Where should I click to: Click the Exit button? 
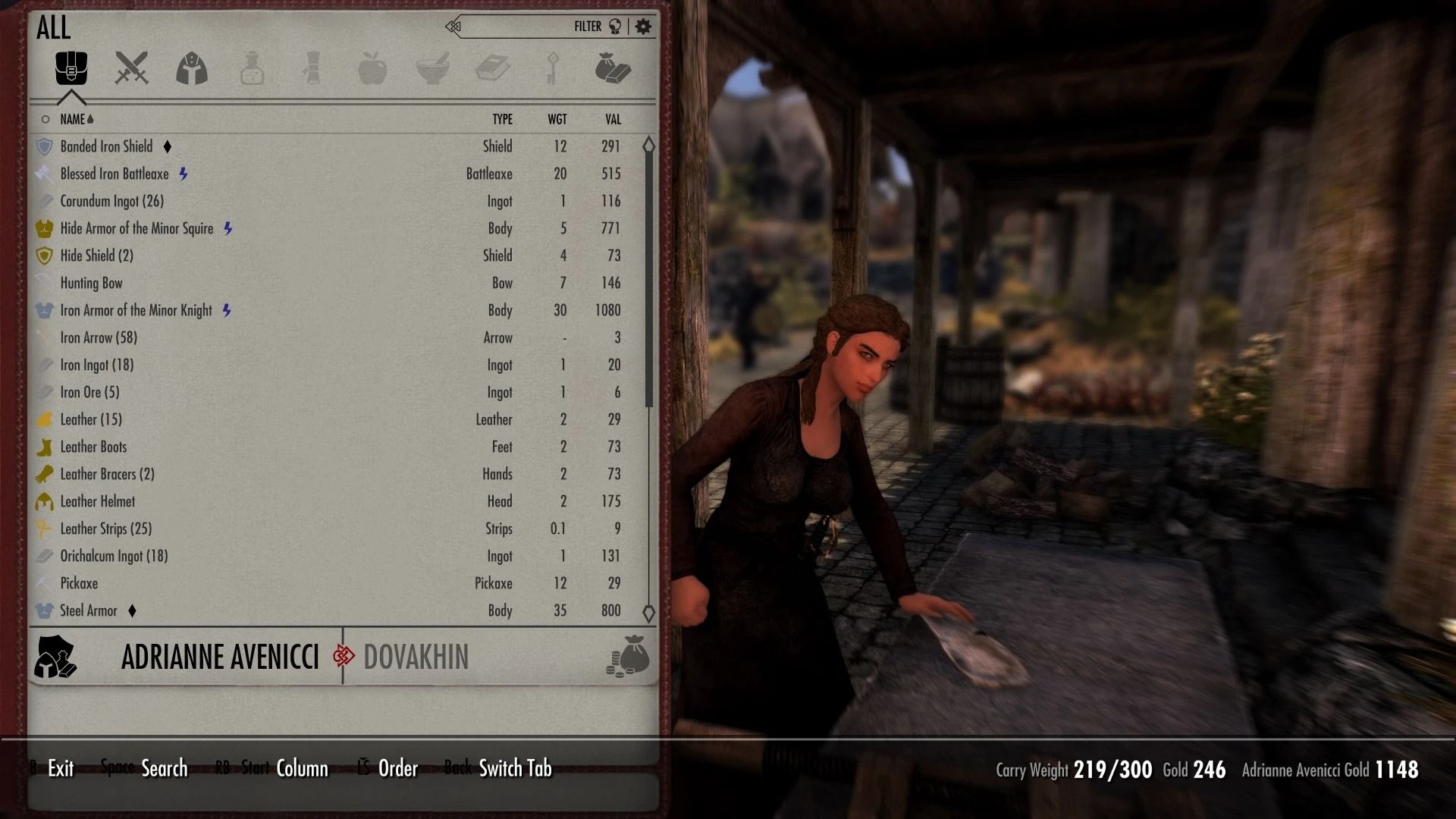pos(60,768)
